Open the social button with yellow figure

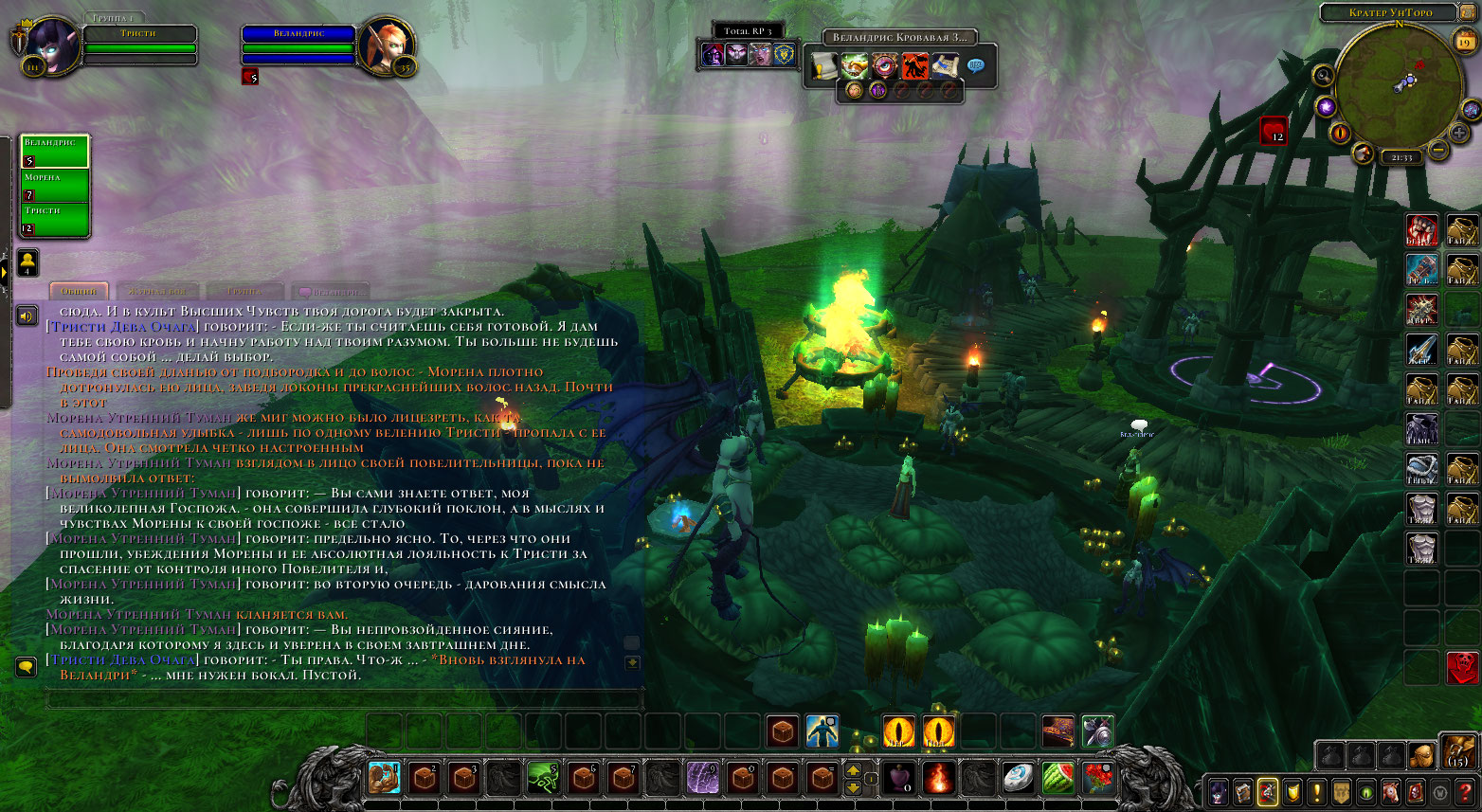coord(27,262)
